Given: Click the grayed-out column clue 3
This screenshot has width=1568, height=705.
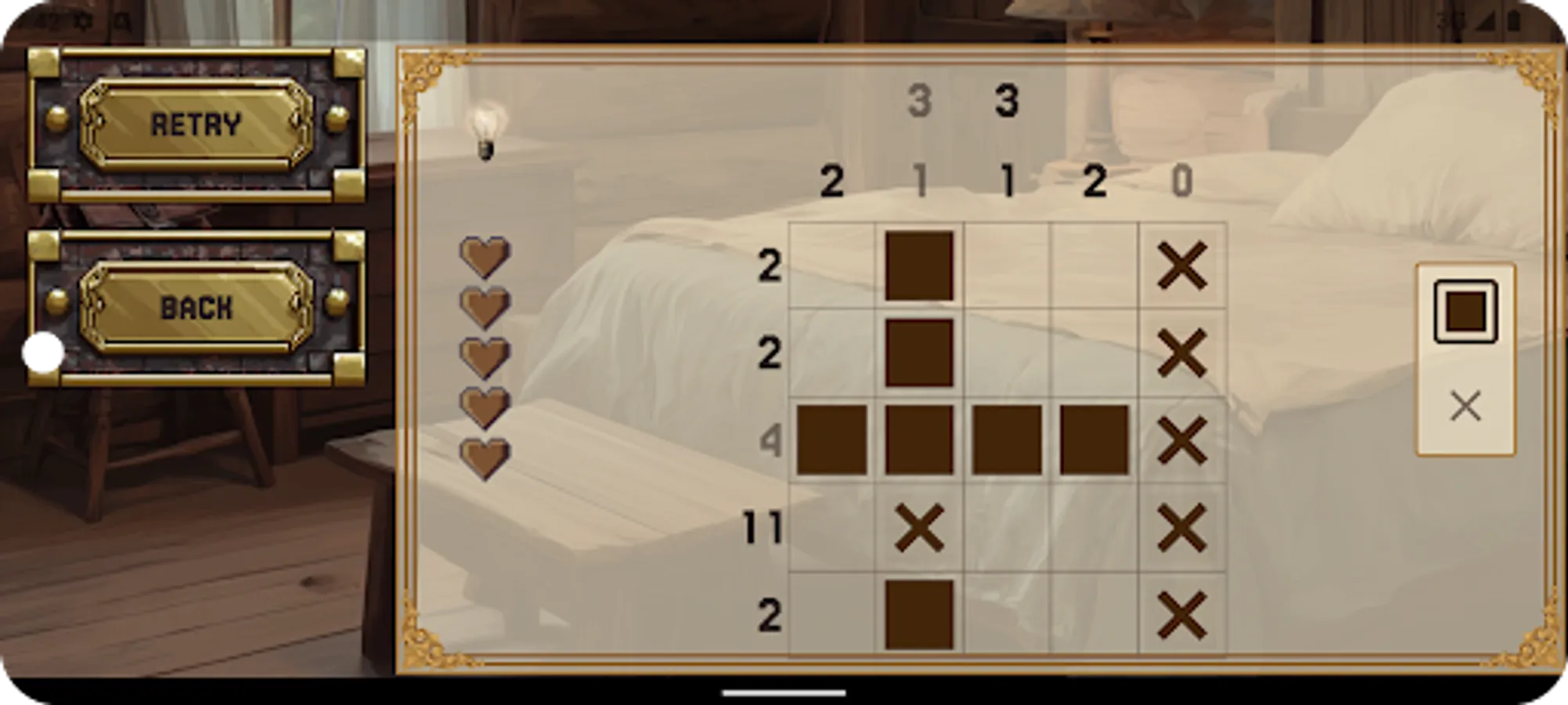Looking at the screenshot, I should coord(921,98).
